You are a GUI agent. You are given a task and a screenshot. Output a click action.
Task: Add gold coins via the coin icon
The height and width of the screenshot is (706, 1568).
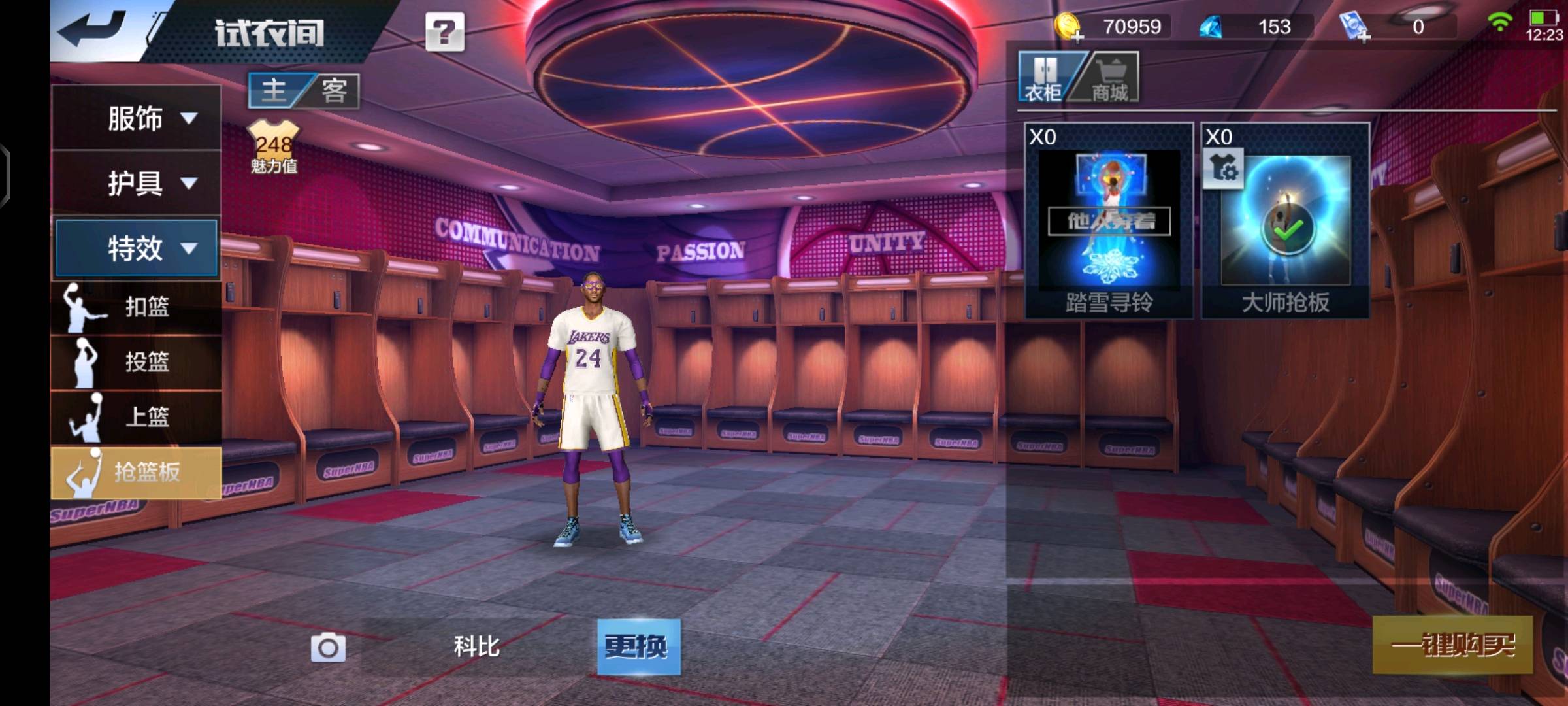click(x=1069, y=27)
